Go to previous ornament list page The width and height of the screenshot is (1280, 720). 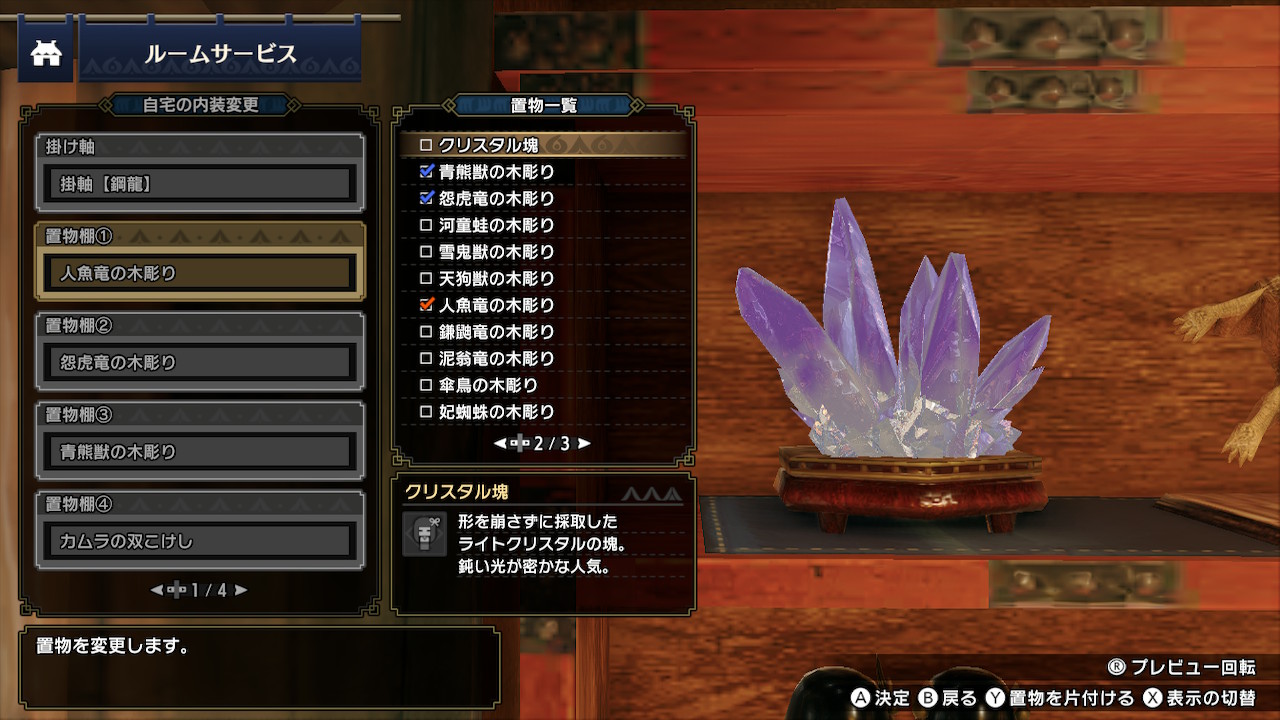[x=500, y=443]
